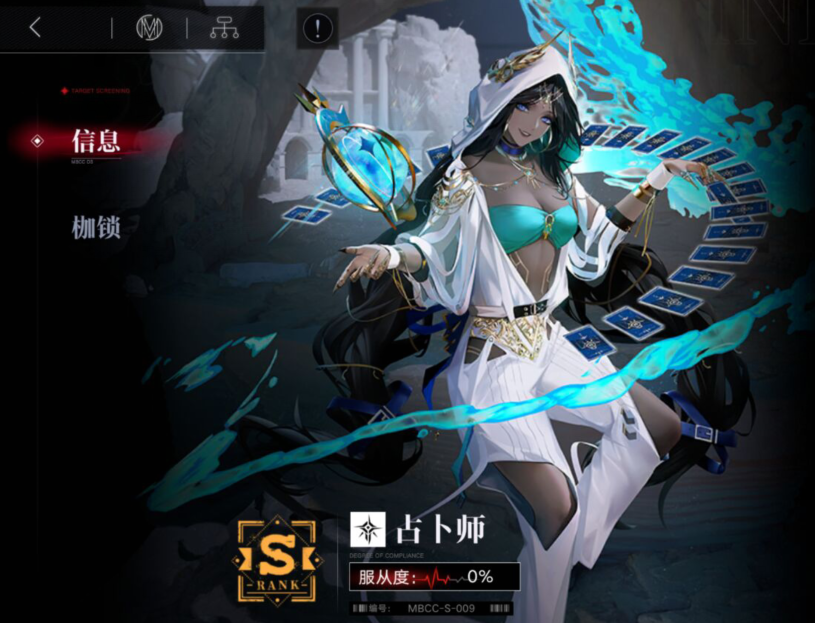Select the 信息 tab
Viewport: 815px width, 623px height.
point(96,141)
